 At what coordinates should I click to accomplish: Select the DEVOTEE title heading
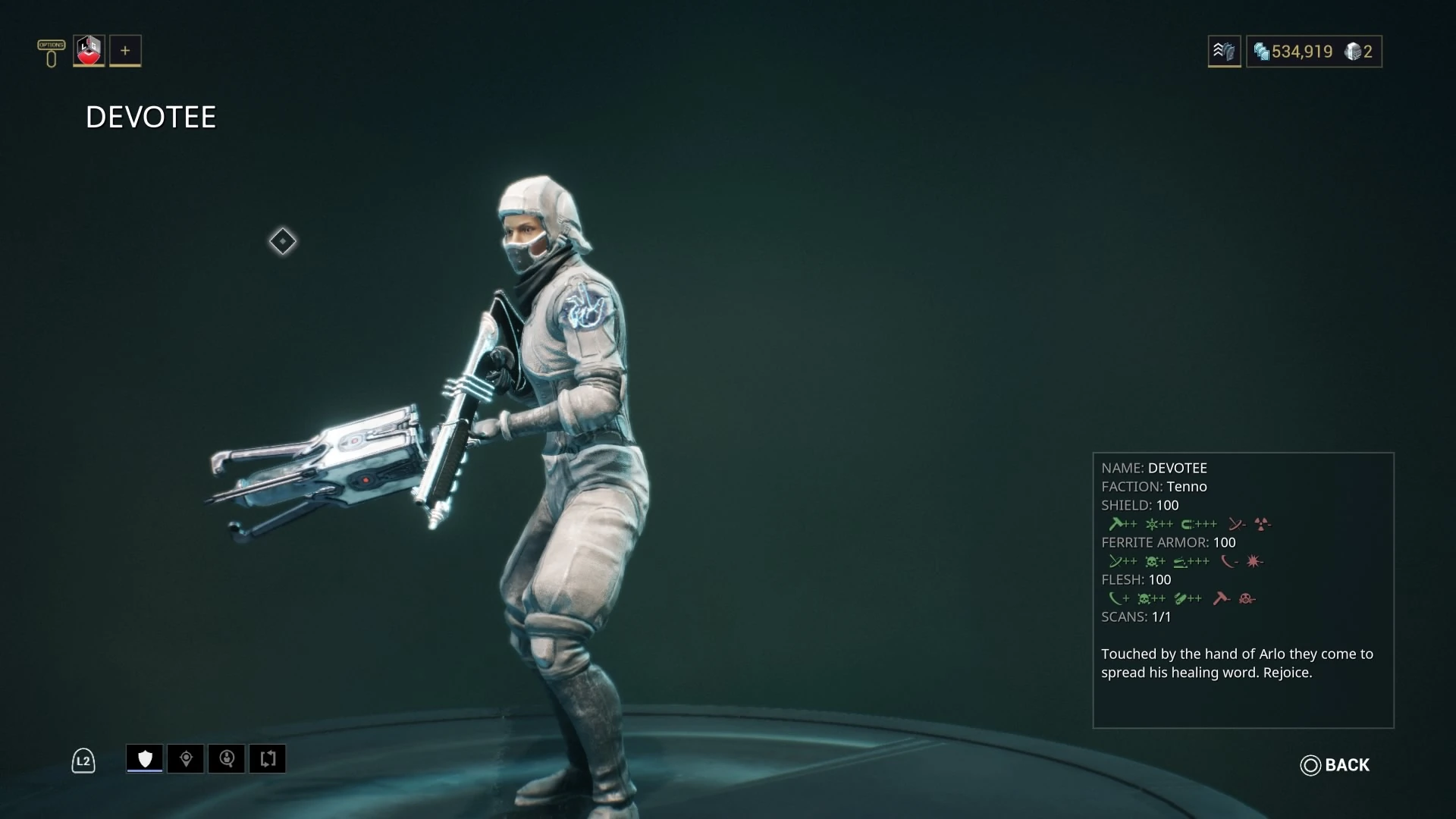[150, 116]
